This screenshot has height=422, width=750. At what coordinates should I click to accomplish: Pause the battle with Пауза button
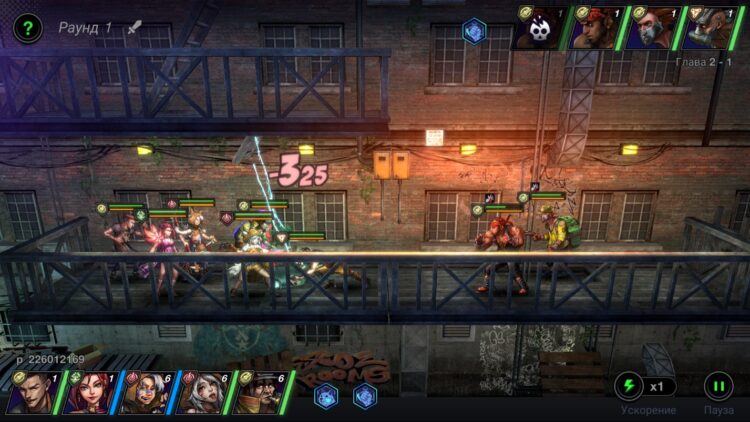(x=718, y=386)
